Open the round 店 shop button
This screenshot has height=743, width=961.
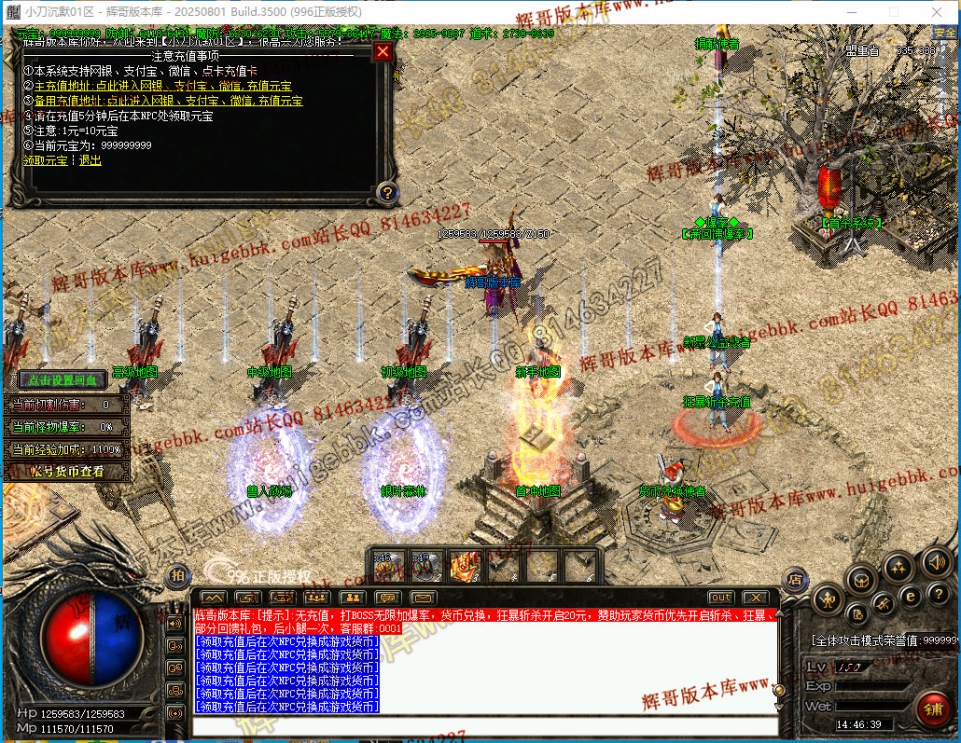pos(796,578)
